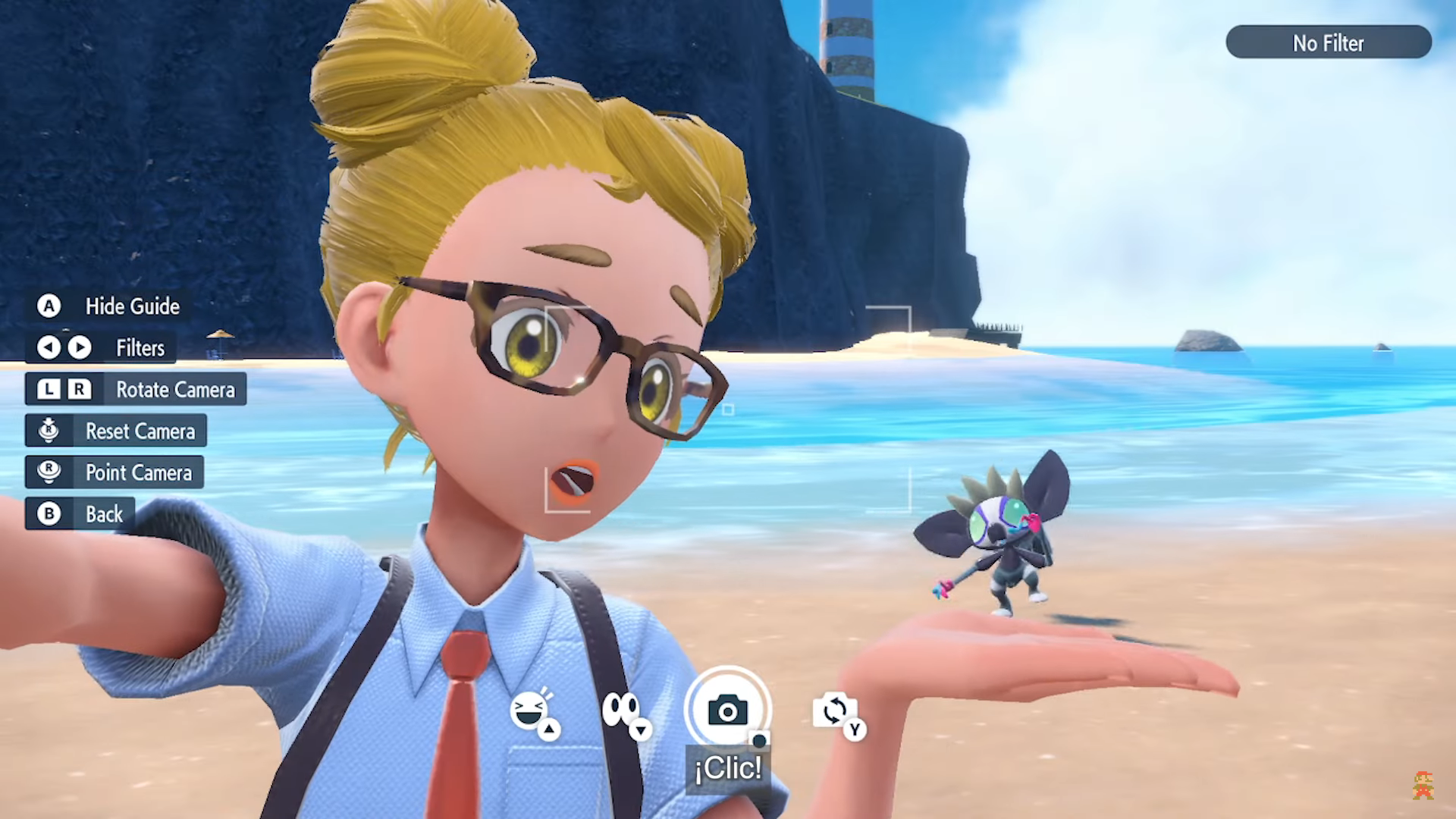Viewport: 1456px width, 819px height.
Task: Click the ¡Clic! shutter label
Action: (x=727, y=768)
